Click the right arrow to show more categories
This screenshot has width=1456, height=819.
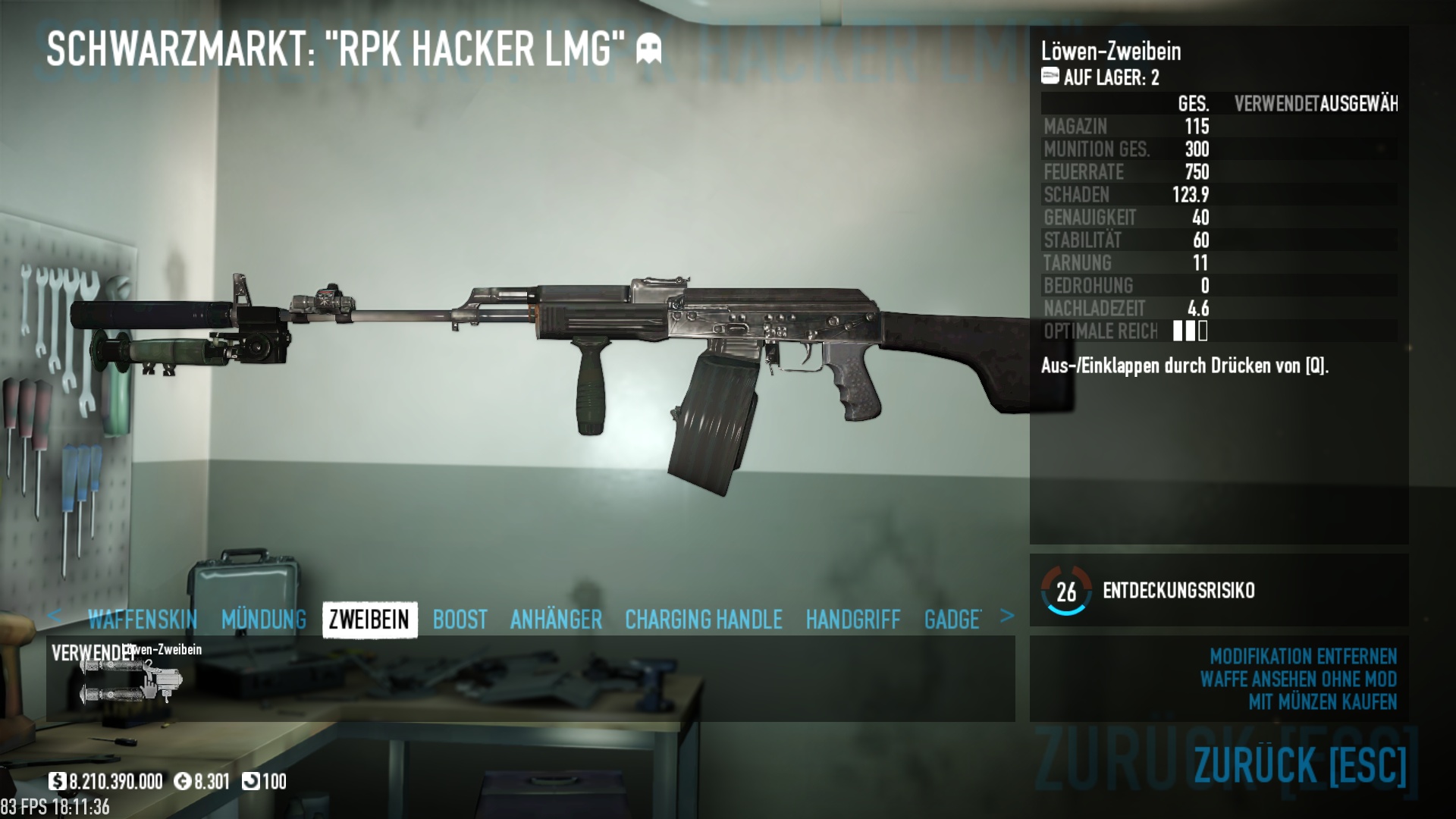point(1006,616)
